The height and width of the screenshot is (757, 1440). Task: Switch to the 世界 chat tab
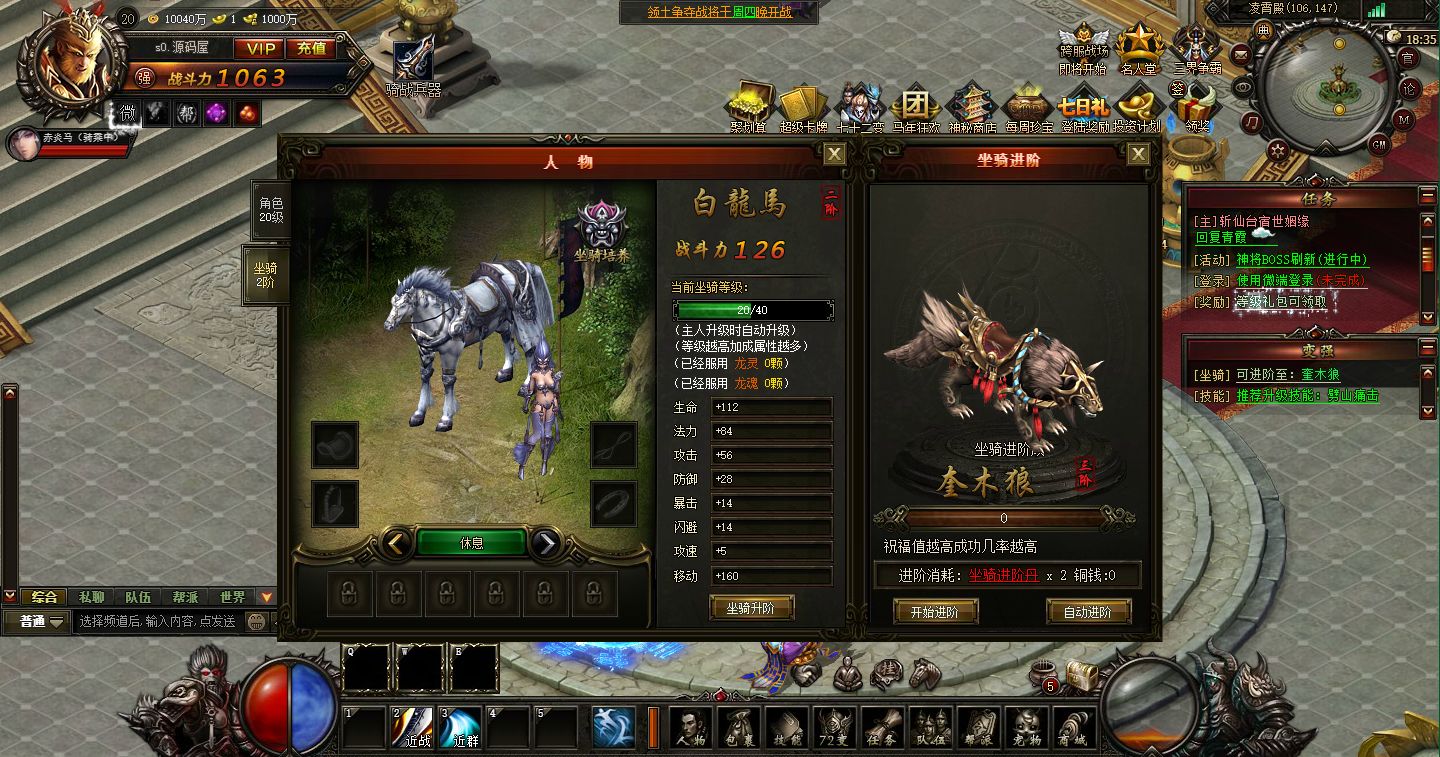pos(231,596)
